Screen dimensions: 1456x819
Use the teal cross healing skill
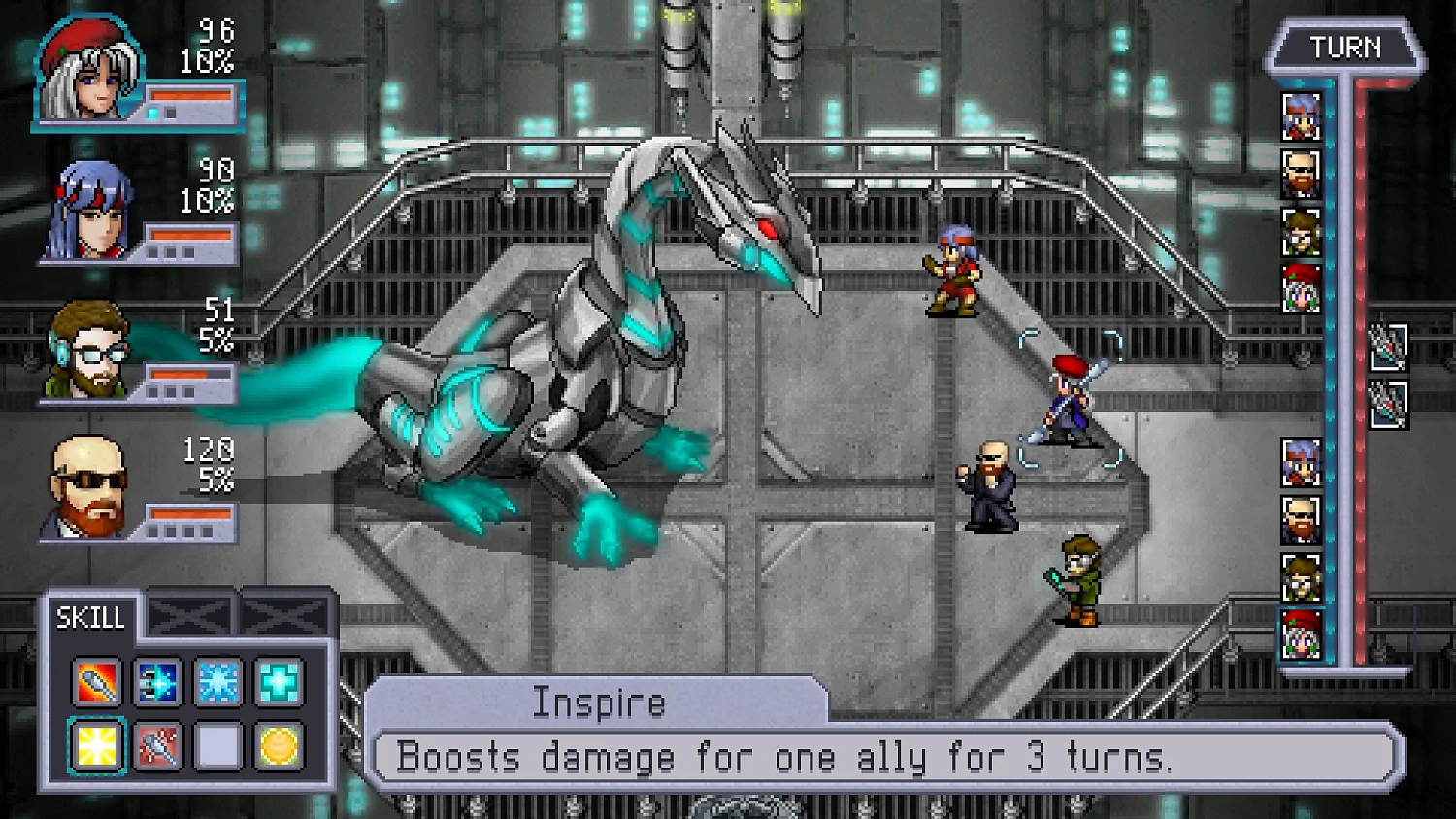(280, 682)
